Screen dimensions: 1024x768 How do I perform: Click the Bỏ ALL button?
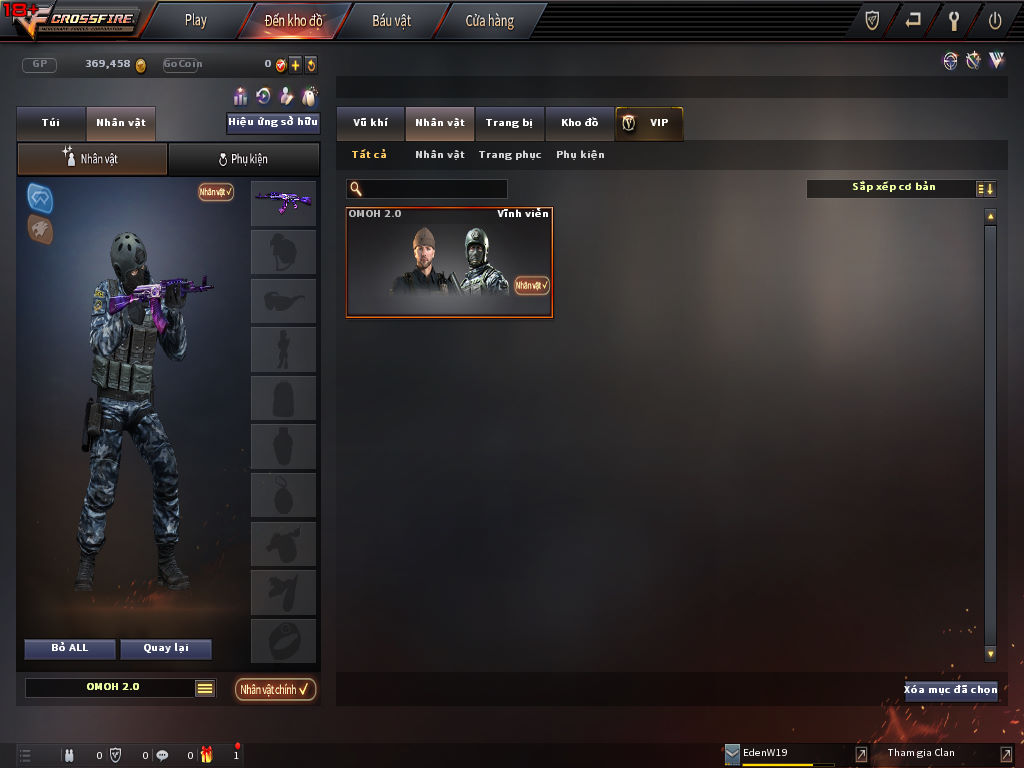pyautogui.click(x=70, y=648)
